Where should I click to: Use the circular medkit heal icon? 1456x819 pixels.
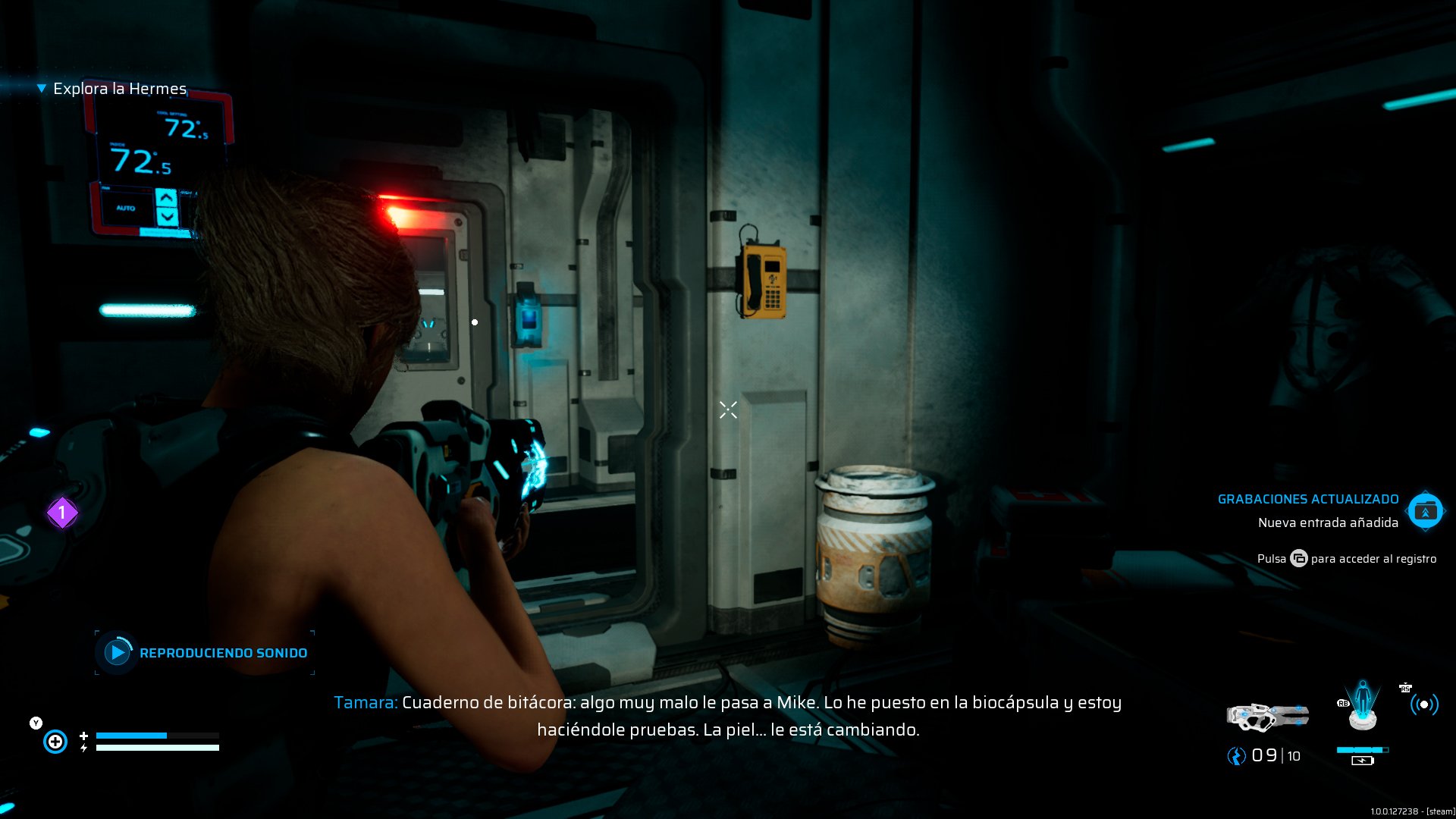55,741
